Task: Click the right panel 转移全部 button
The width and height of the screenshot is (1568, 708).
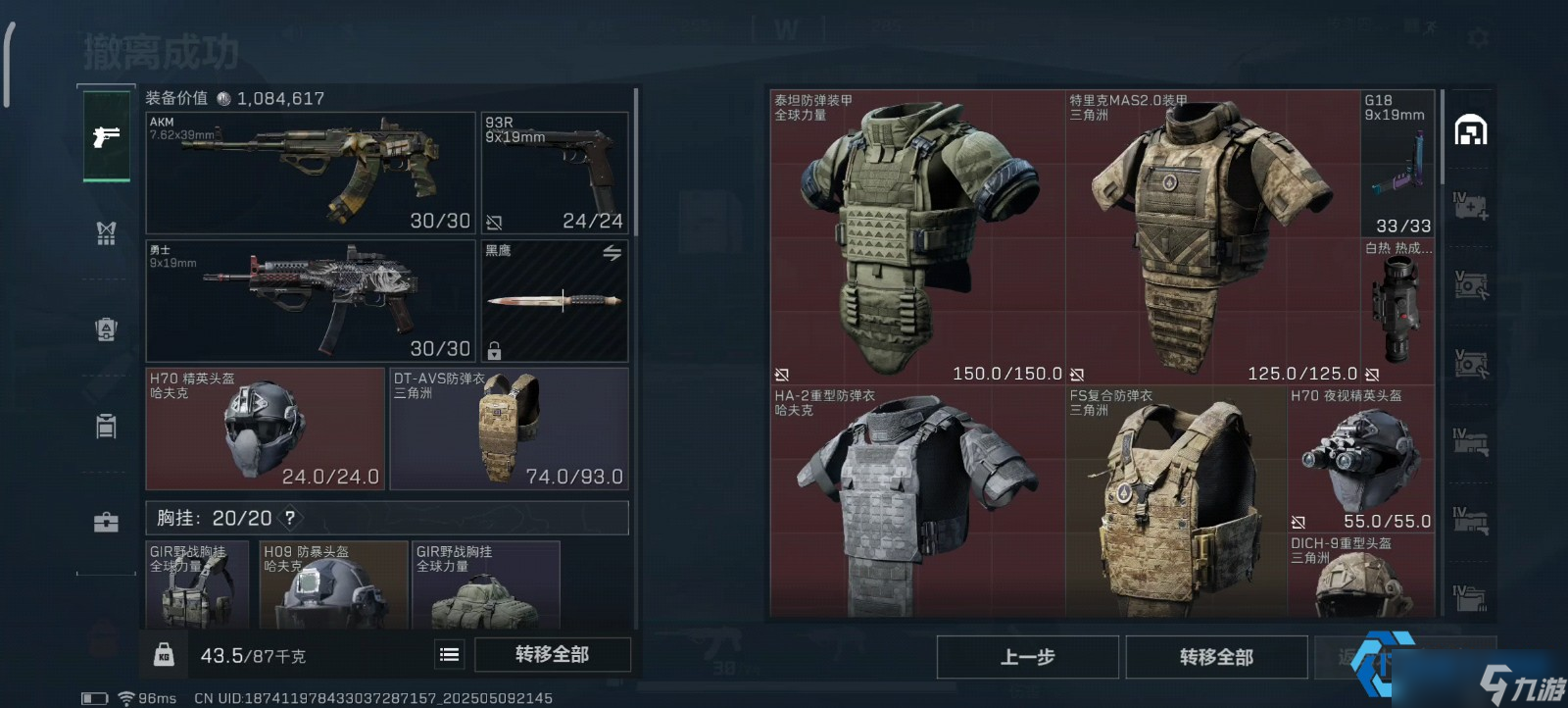Action: [1216, 657]
